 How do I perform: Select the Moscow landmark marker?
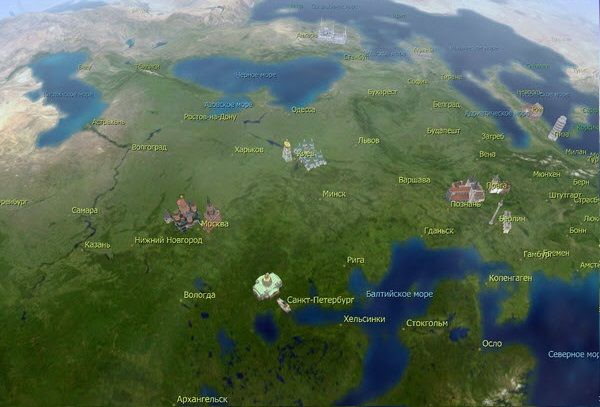tap(184, 213)
